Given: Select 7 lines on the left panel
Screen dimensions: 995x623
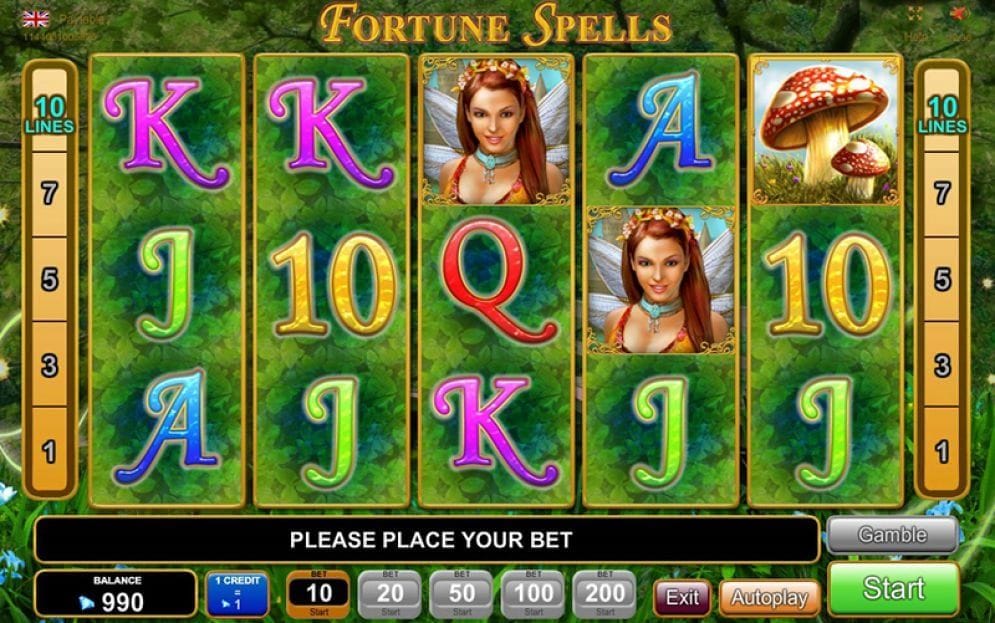Looking at the screenshot, I should (x=49, y=194).
